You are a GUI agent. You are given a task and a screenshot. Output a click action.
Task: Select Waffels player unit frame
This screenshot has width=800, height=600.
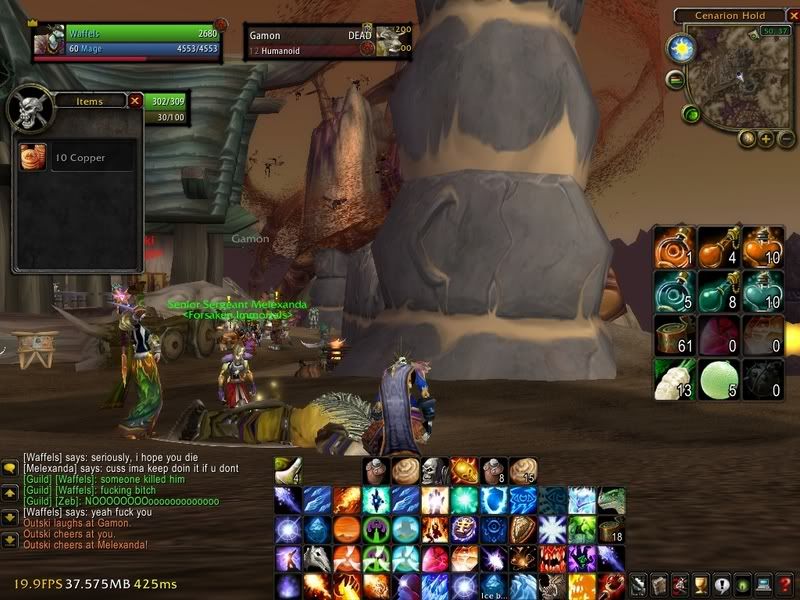[120, 39]
